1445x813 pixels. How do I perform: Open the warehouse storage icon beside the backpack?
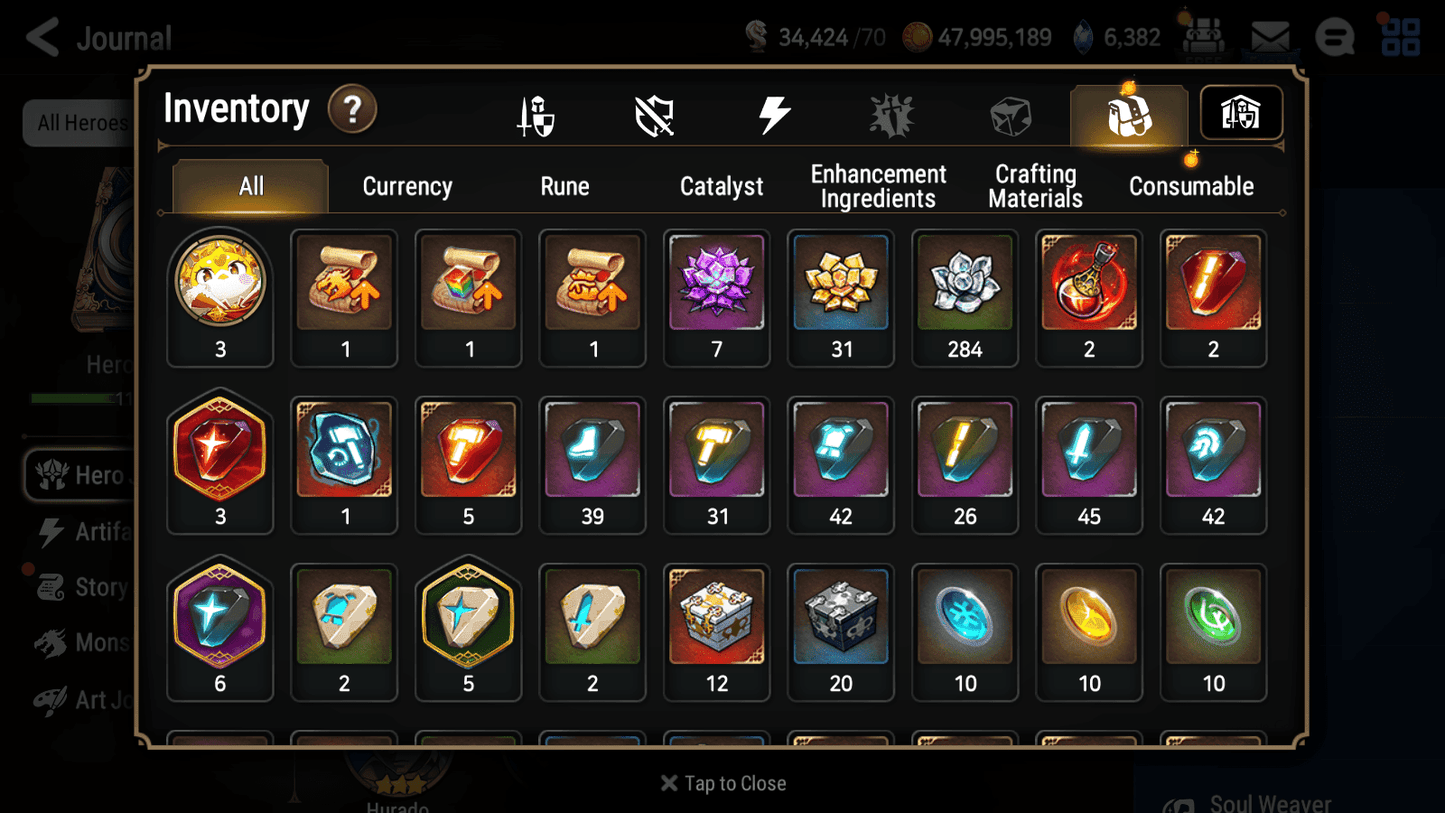tap(1240, 113)
